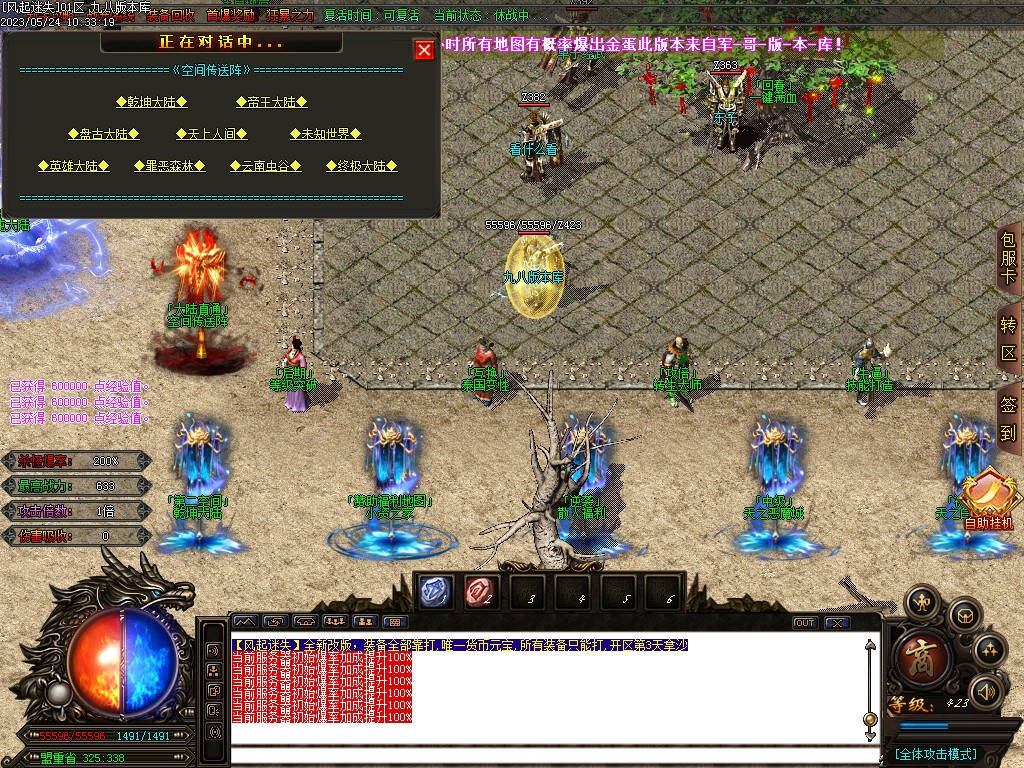This screenshot has height=768, width=1024.
Task: Go to 英雄大陆
Action: pos(74,166)
